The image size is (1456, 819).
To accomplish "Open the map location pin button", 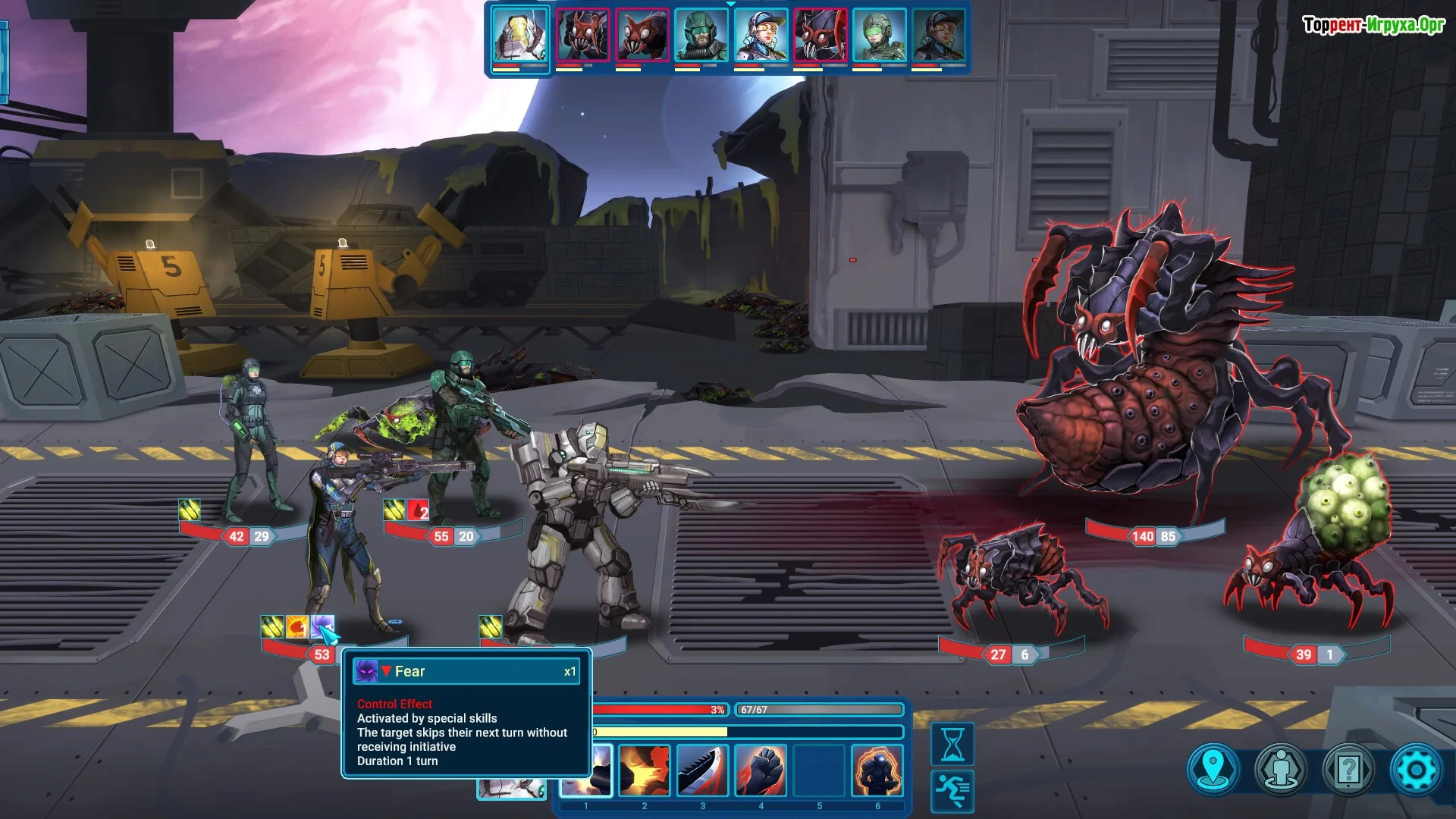I will click(x=1214, y=770).
